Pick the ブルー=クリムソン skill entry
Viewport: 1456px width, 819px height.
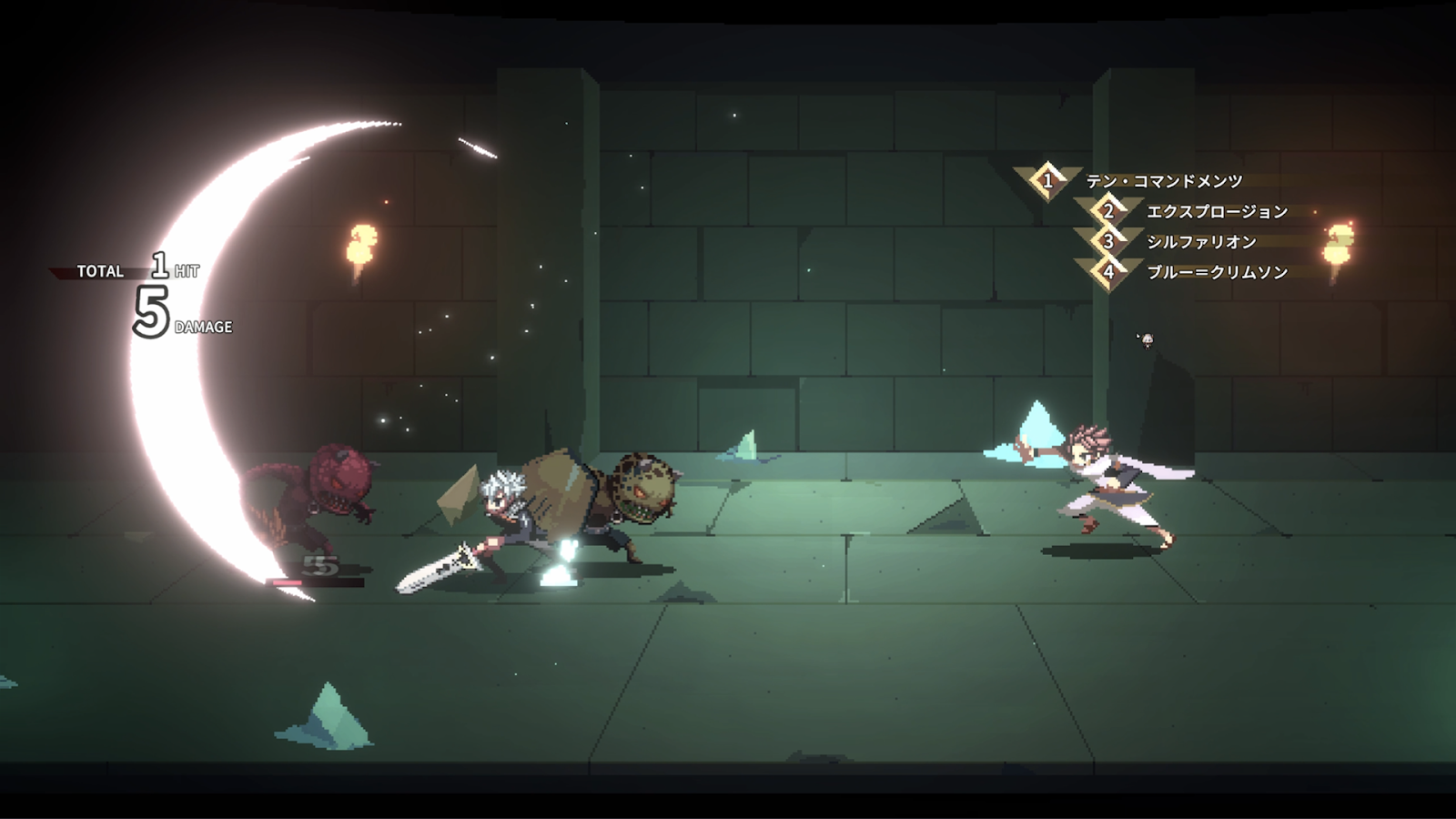point(1217,272)
